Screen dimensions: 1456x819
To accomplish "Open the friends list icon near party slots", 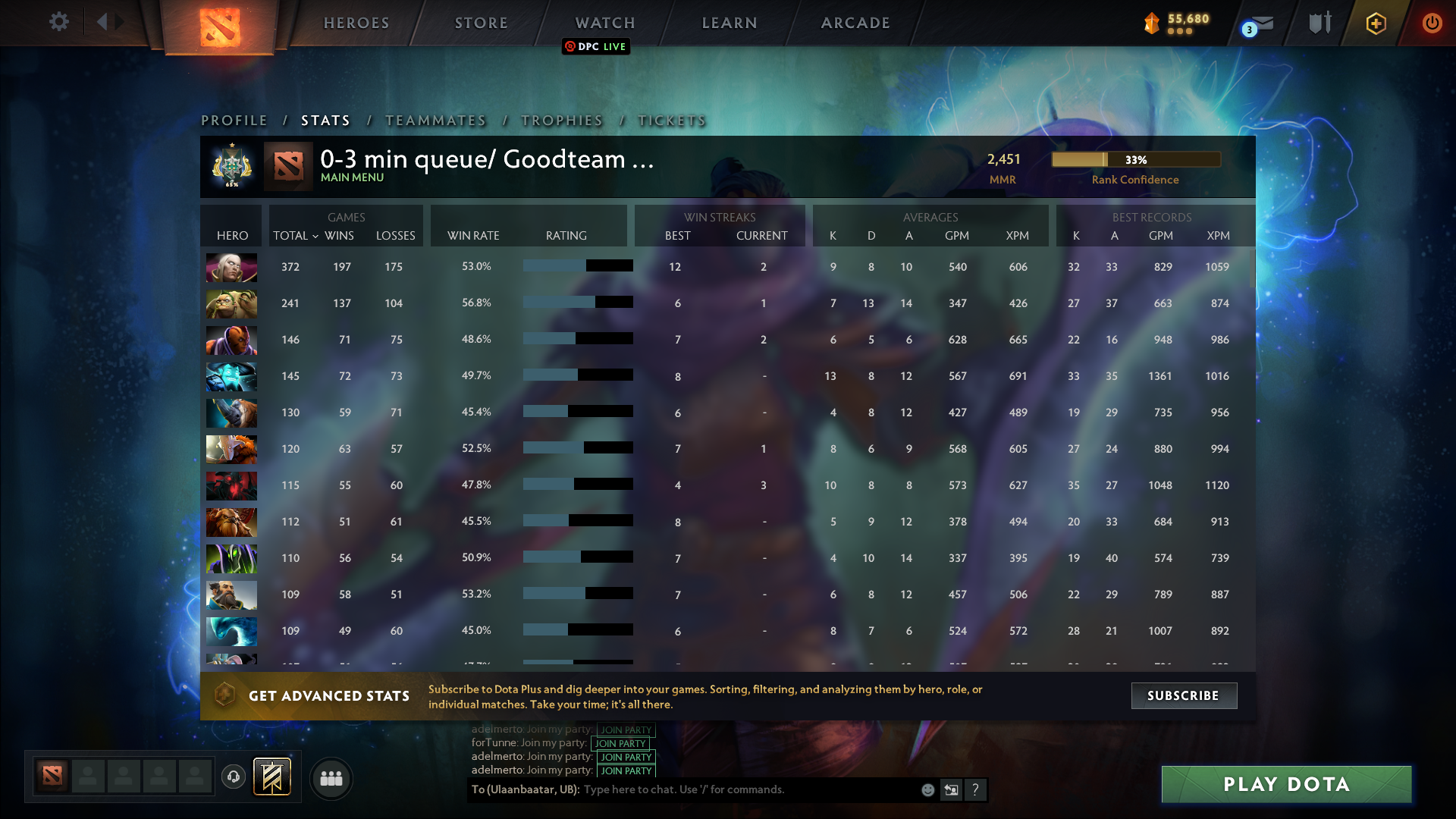I will 331,778.
